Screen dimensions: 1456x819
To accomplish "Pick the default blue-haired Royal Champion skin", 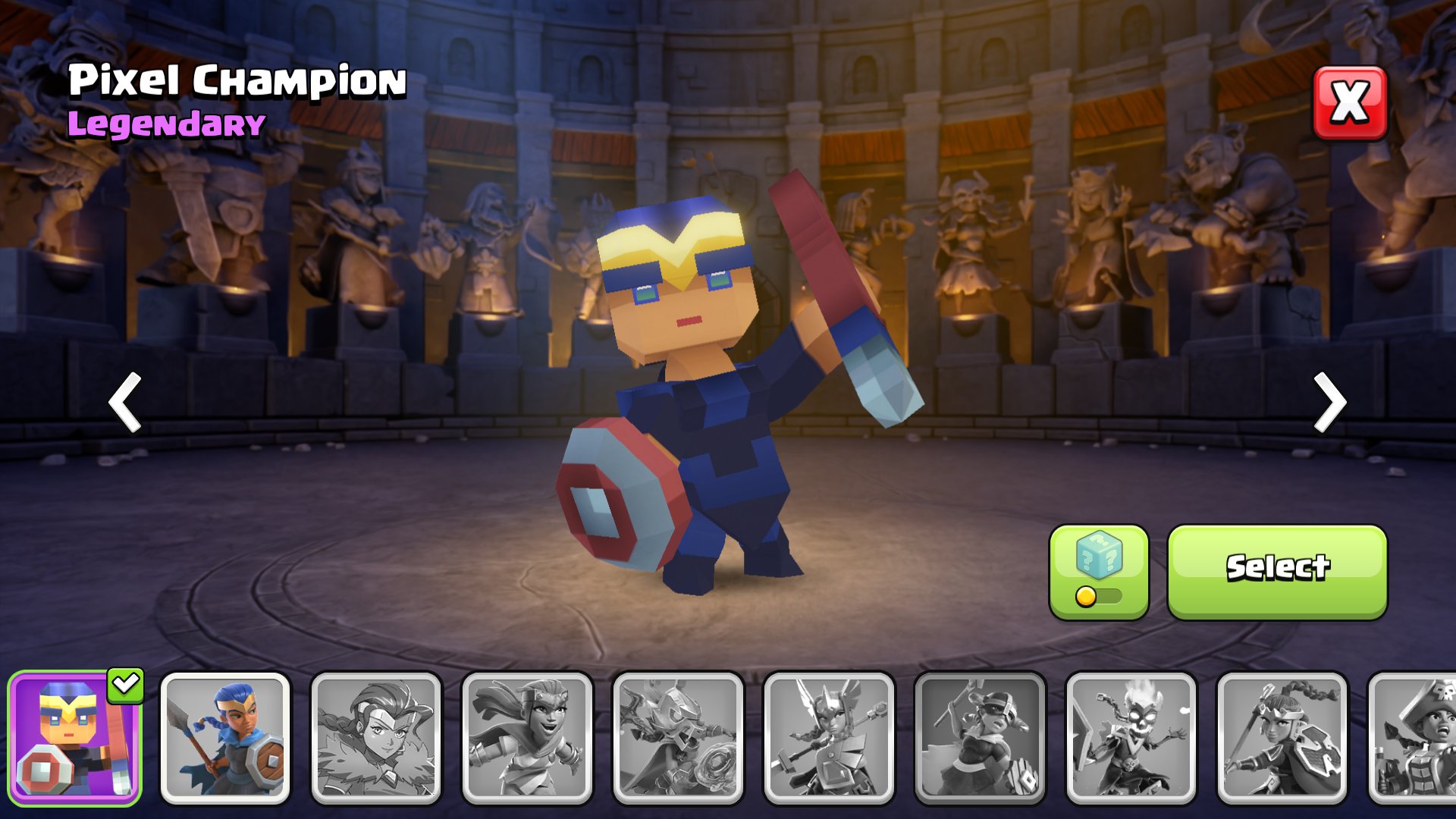I will point(225,738).
